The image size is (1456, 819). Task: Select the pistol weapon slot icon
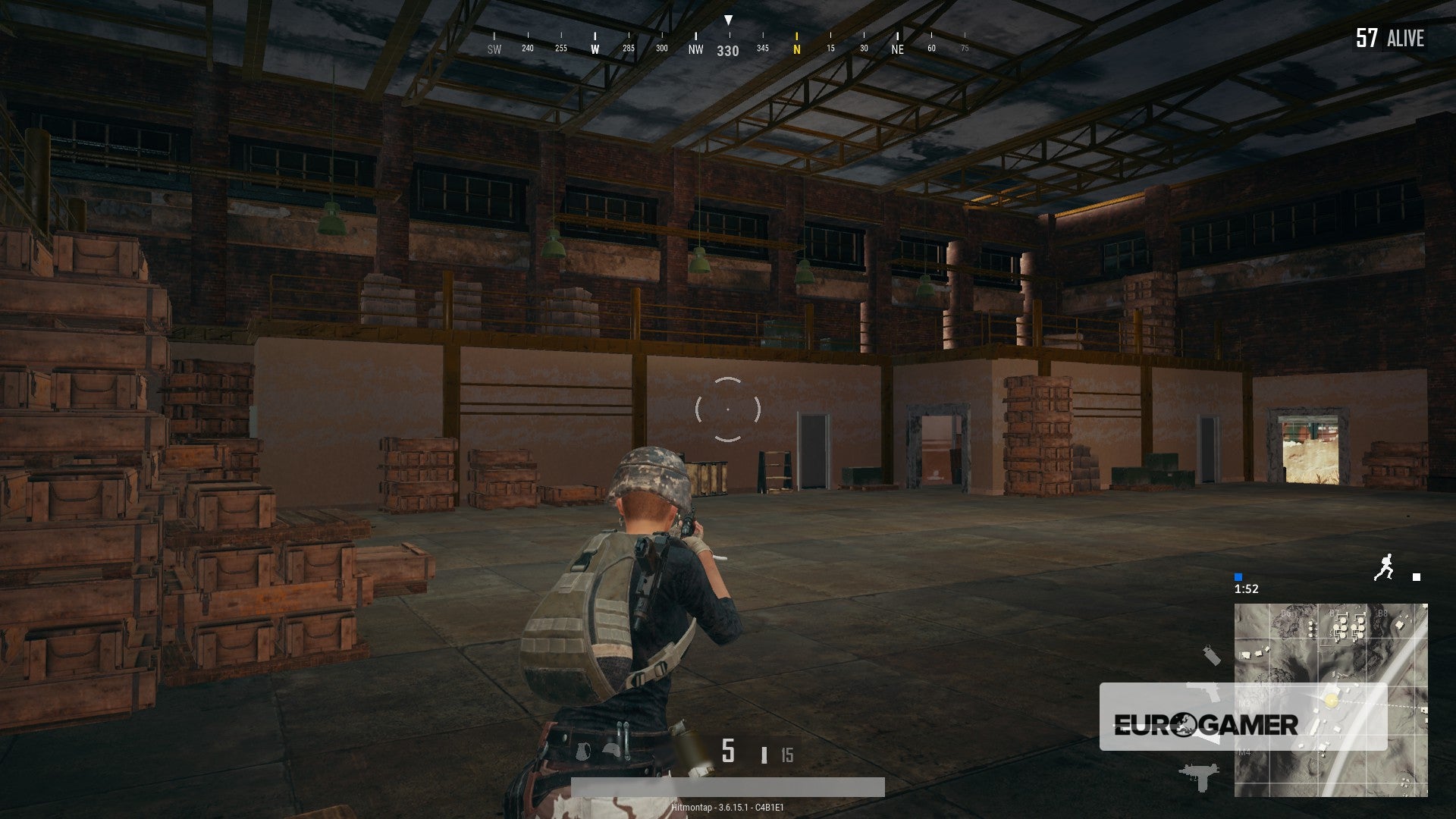(x=1203, y=693)
